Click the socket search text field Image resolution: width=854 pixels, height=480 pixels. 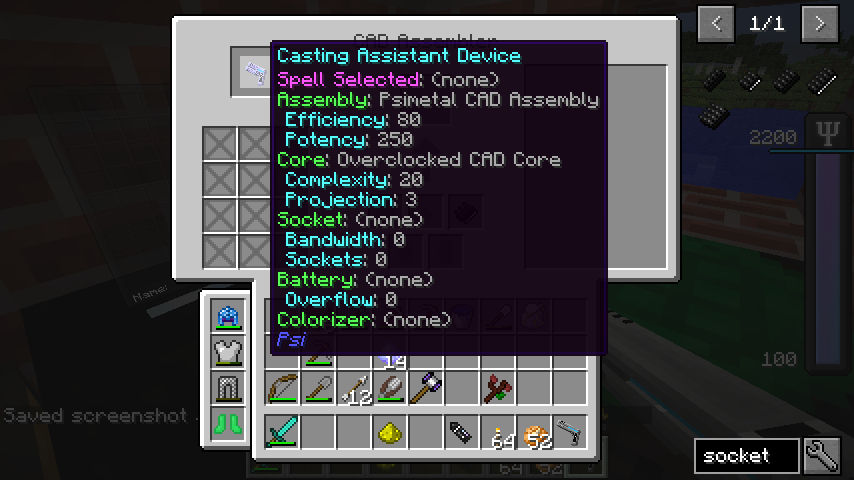click(746, 456)
